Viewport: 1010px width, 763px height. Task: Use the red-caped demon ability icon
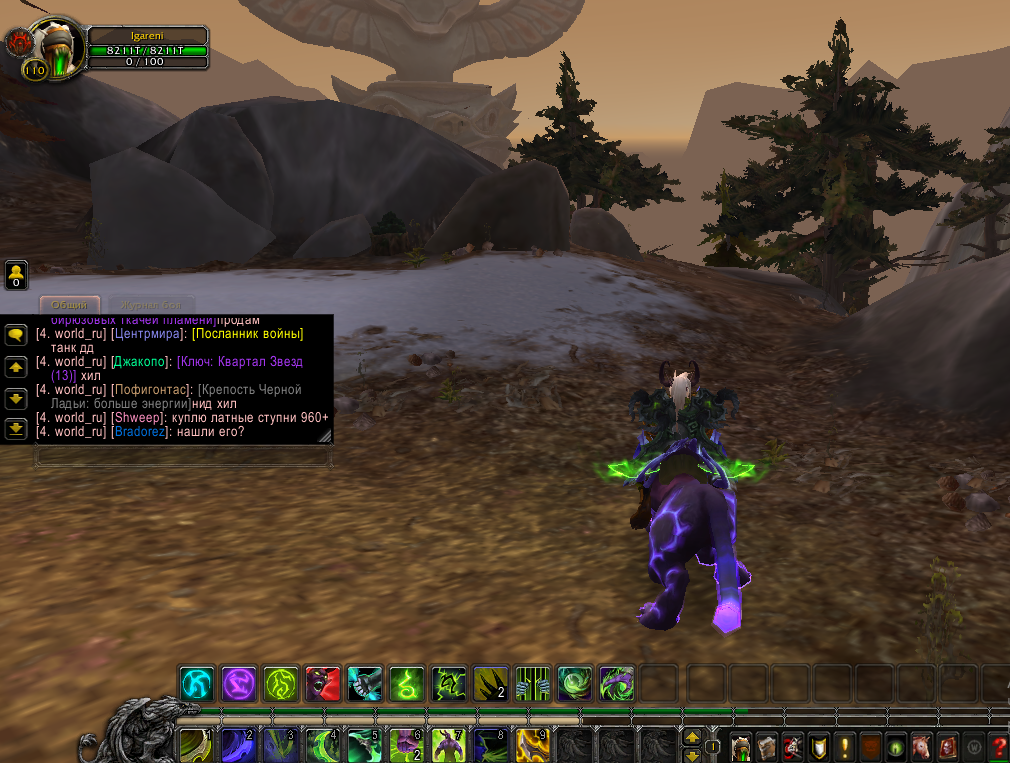pos(323,685)
